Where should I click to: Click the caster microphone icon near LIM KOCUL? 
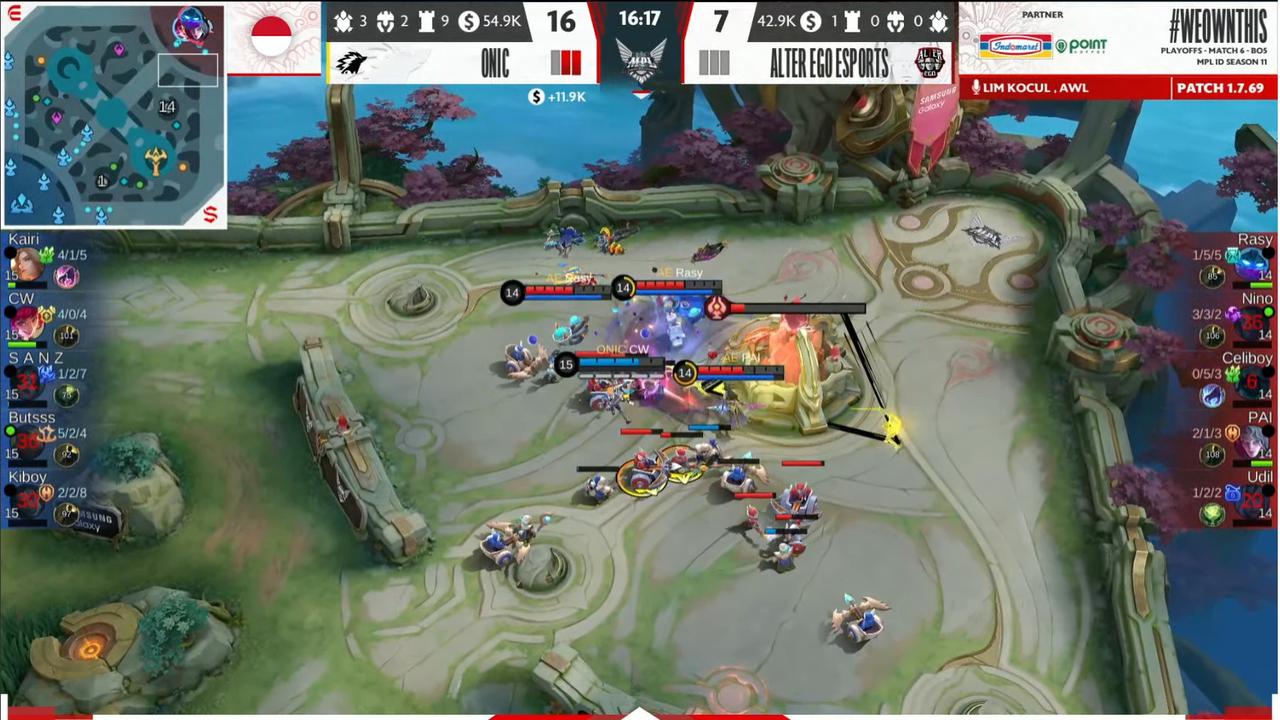coord(977,87)
